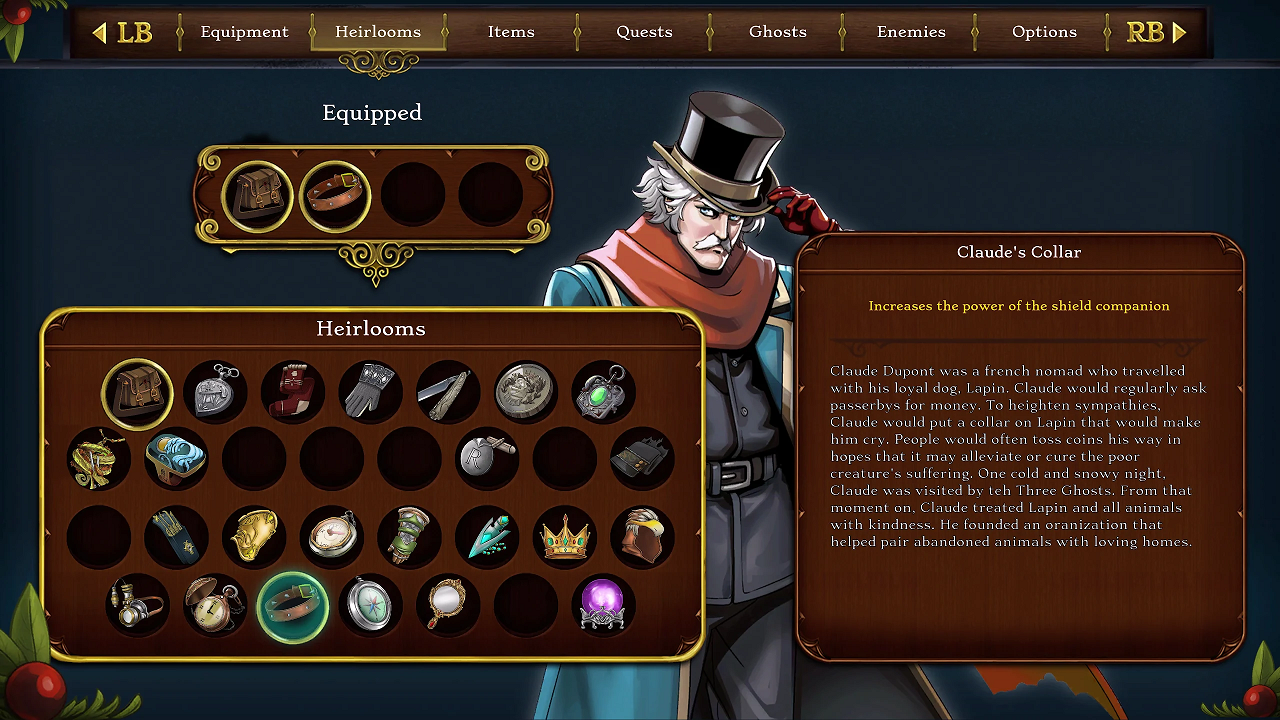The height and width of the screenshot is (720, 1280).
Task: Select the grey glove heirloom
Action: 371,391
